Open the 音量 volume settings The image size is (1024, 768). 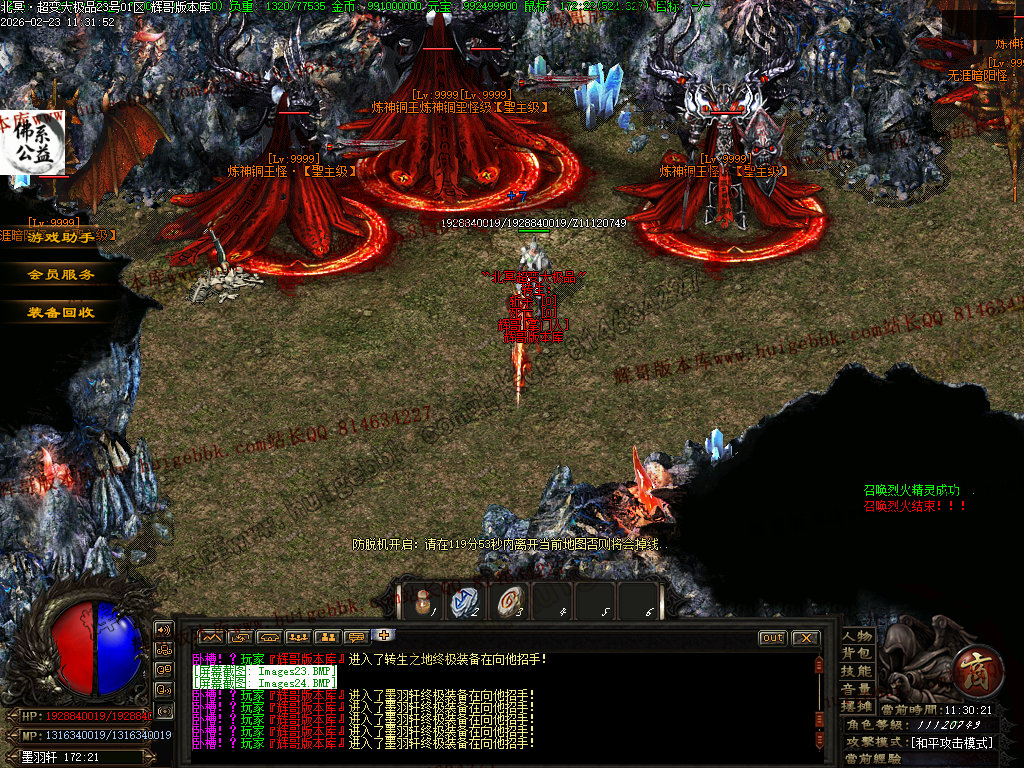857,689
